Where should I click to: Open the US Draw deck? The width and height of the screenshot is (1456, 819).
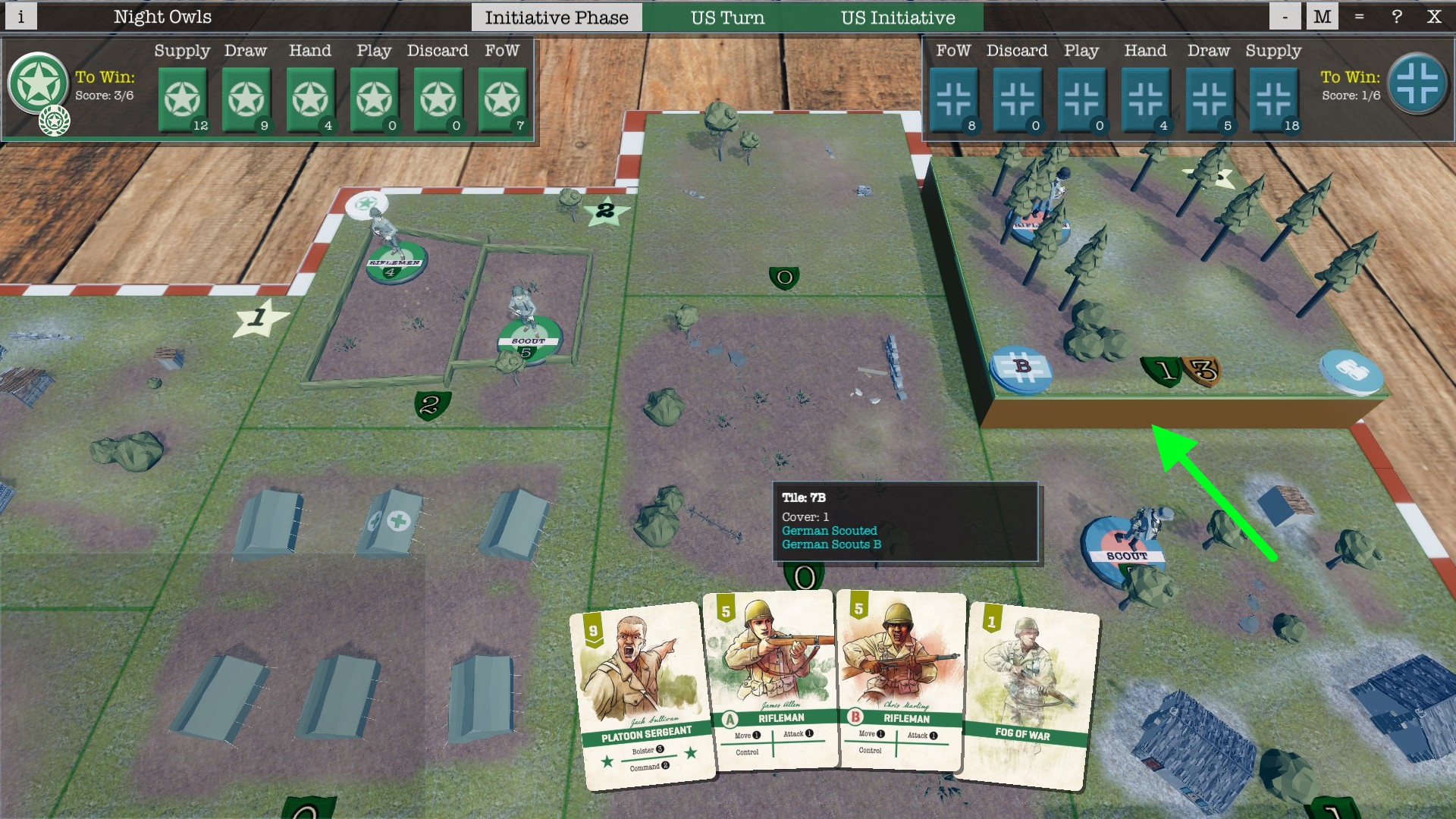[246, 99]
